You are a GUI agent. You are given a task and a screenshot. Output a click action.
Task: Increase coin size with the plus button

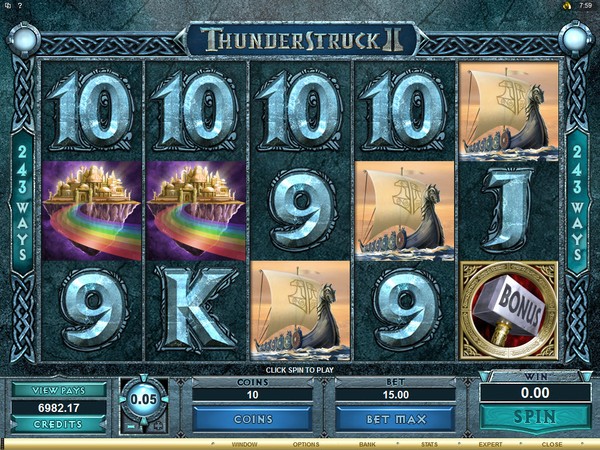160,424
